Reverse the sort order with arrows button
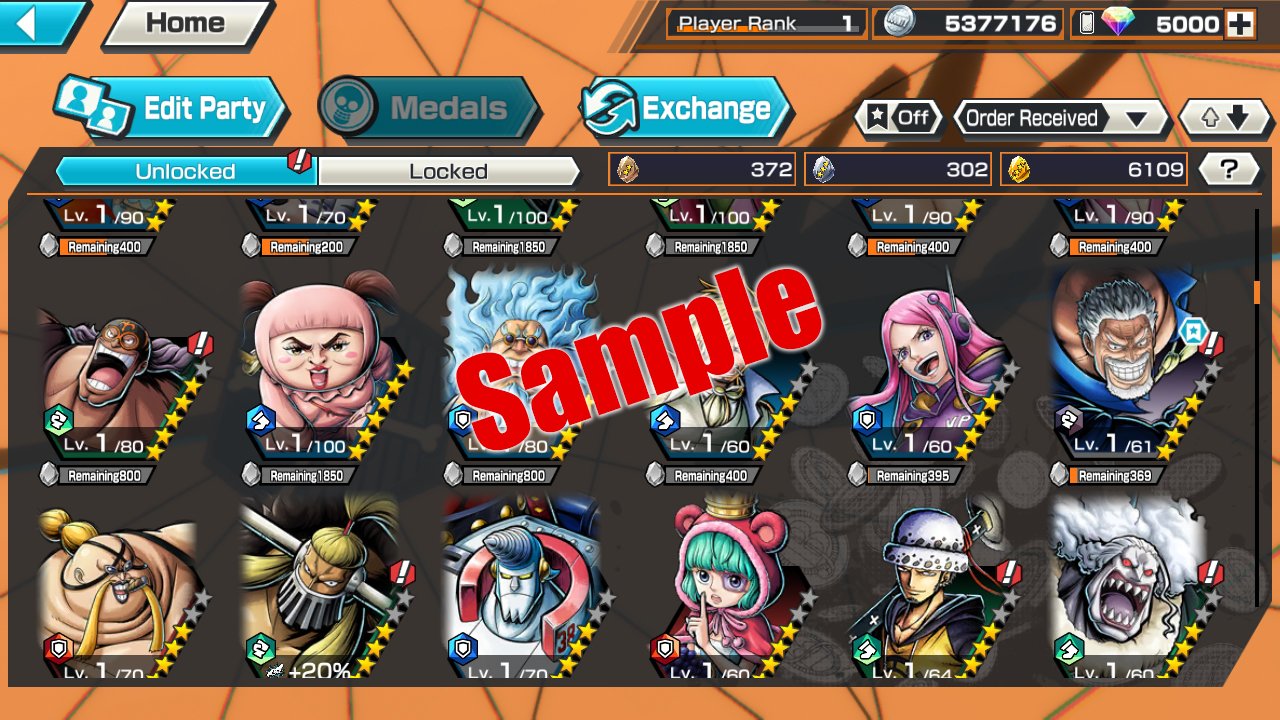The width and height of the screenshot is (1280, 720). click(x=1226, y=118)
